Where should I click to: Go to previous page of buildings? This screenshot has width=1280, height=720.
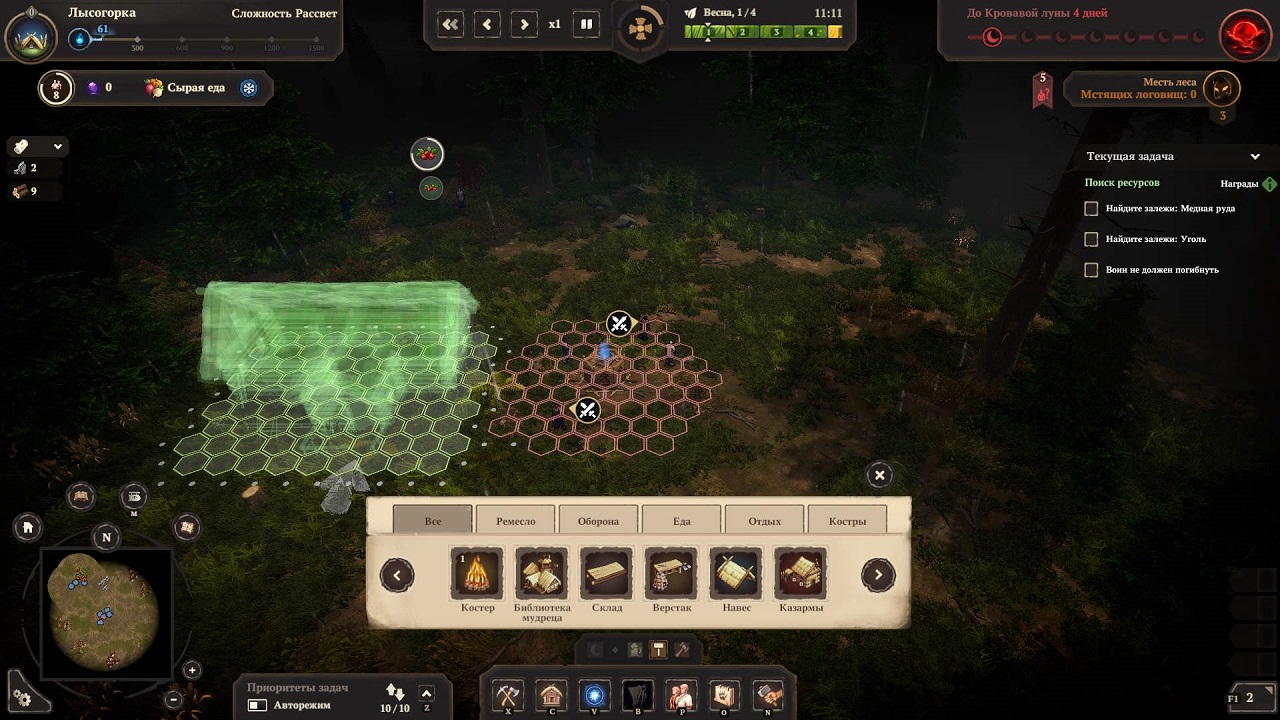[x=397, y=575]
